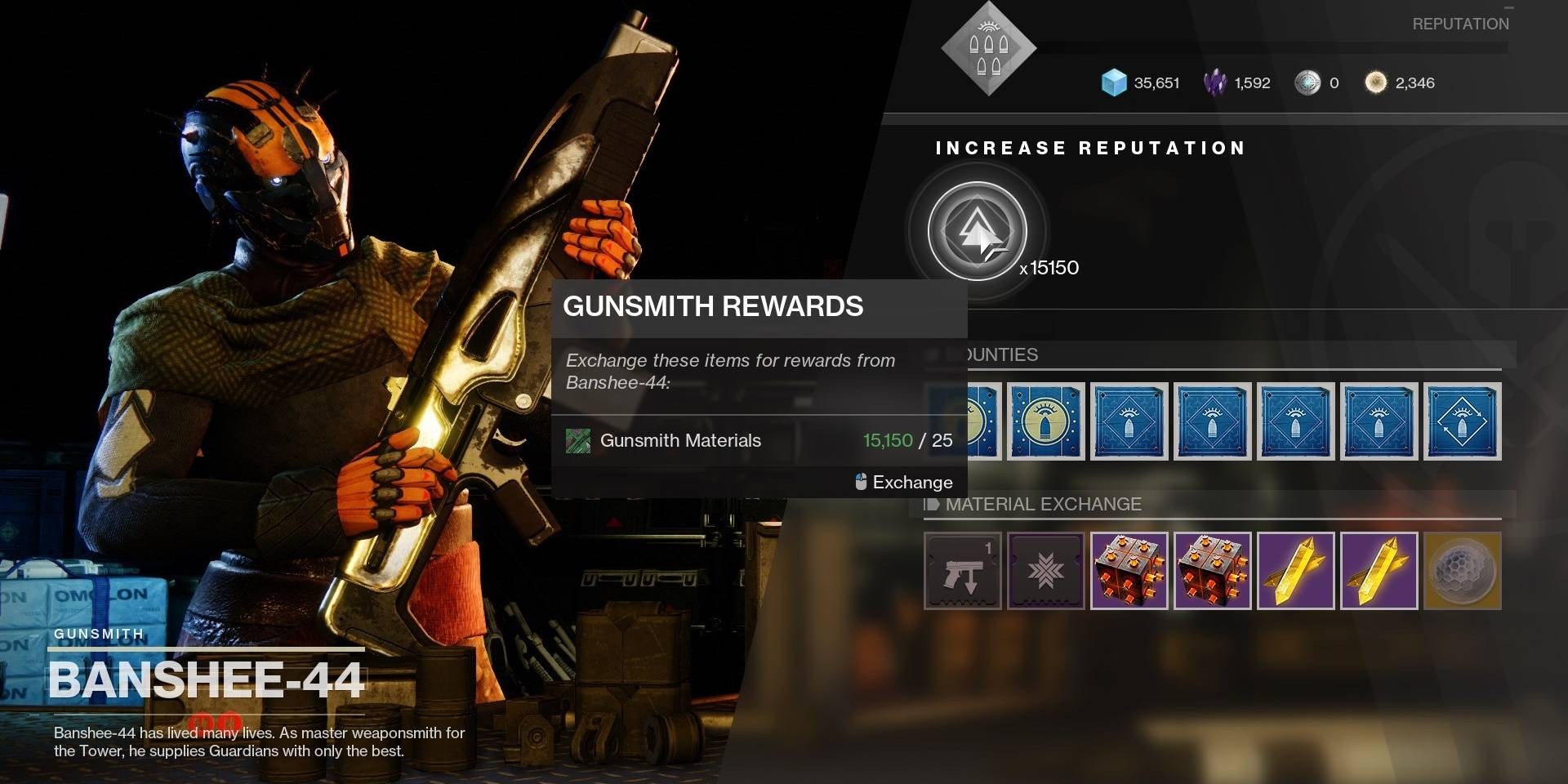This screenshot has height=784, width=1568.
Task: Open the gunsmith reputation diamond emblem
Action: point(988,49)
